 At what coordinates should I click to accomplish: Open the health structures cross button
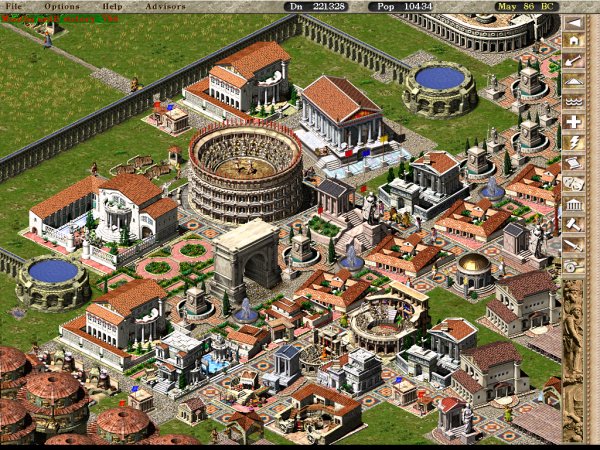574,122
